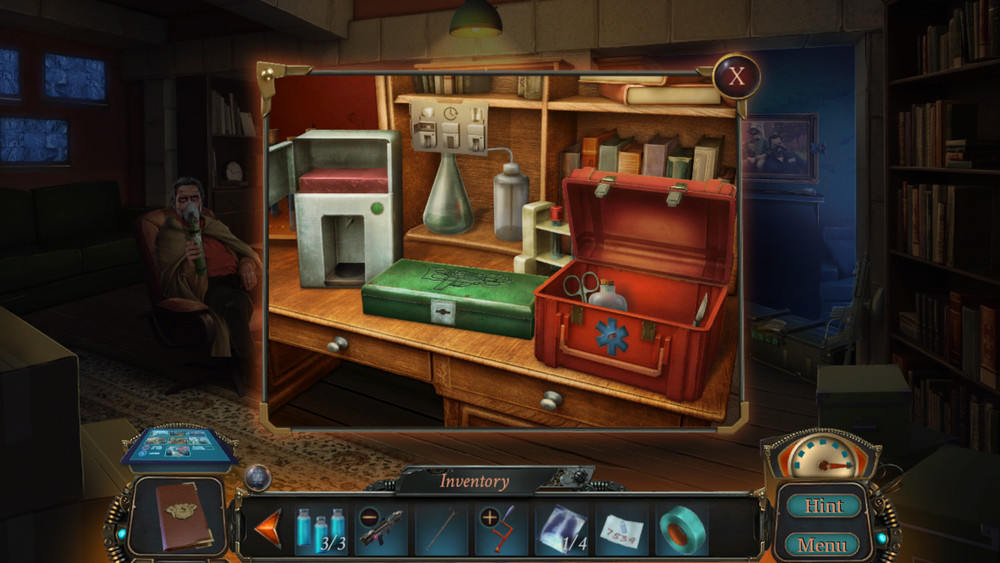Pick the thin rod inventory item
Image resolution: width=1000 pixels, height=563 pixels.
coord(441,527)
